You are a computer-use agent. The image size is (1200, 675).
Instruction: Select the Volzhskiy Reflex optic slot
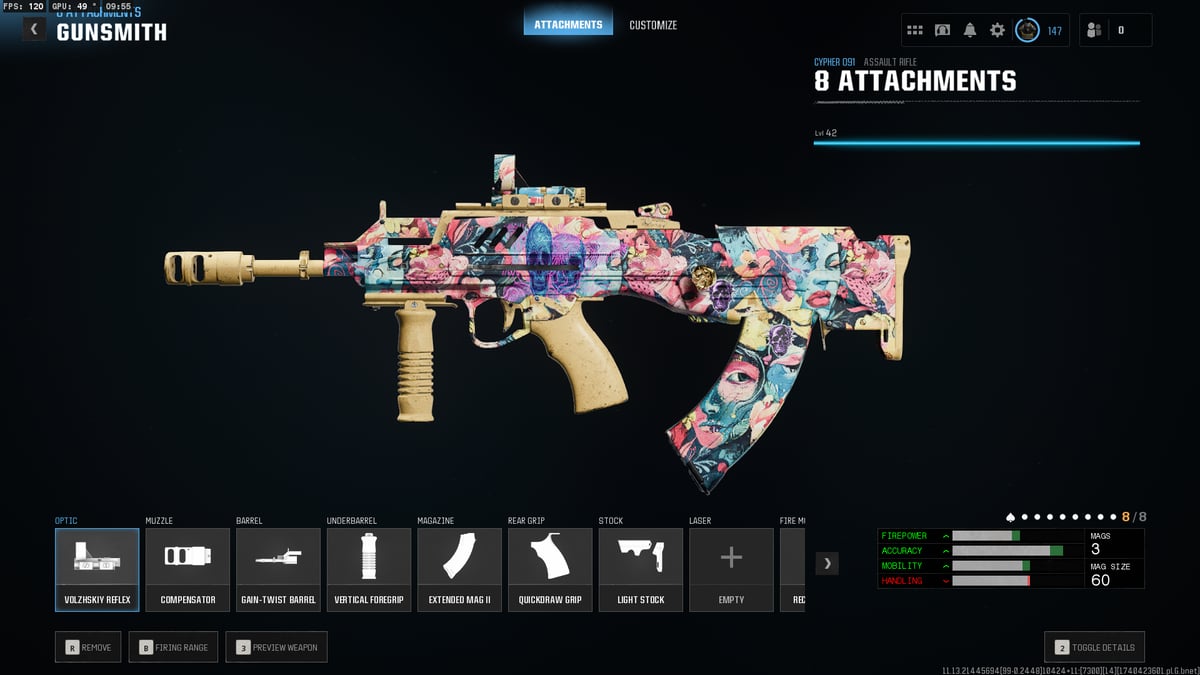coord(97,569)
